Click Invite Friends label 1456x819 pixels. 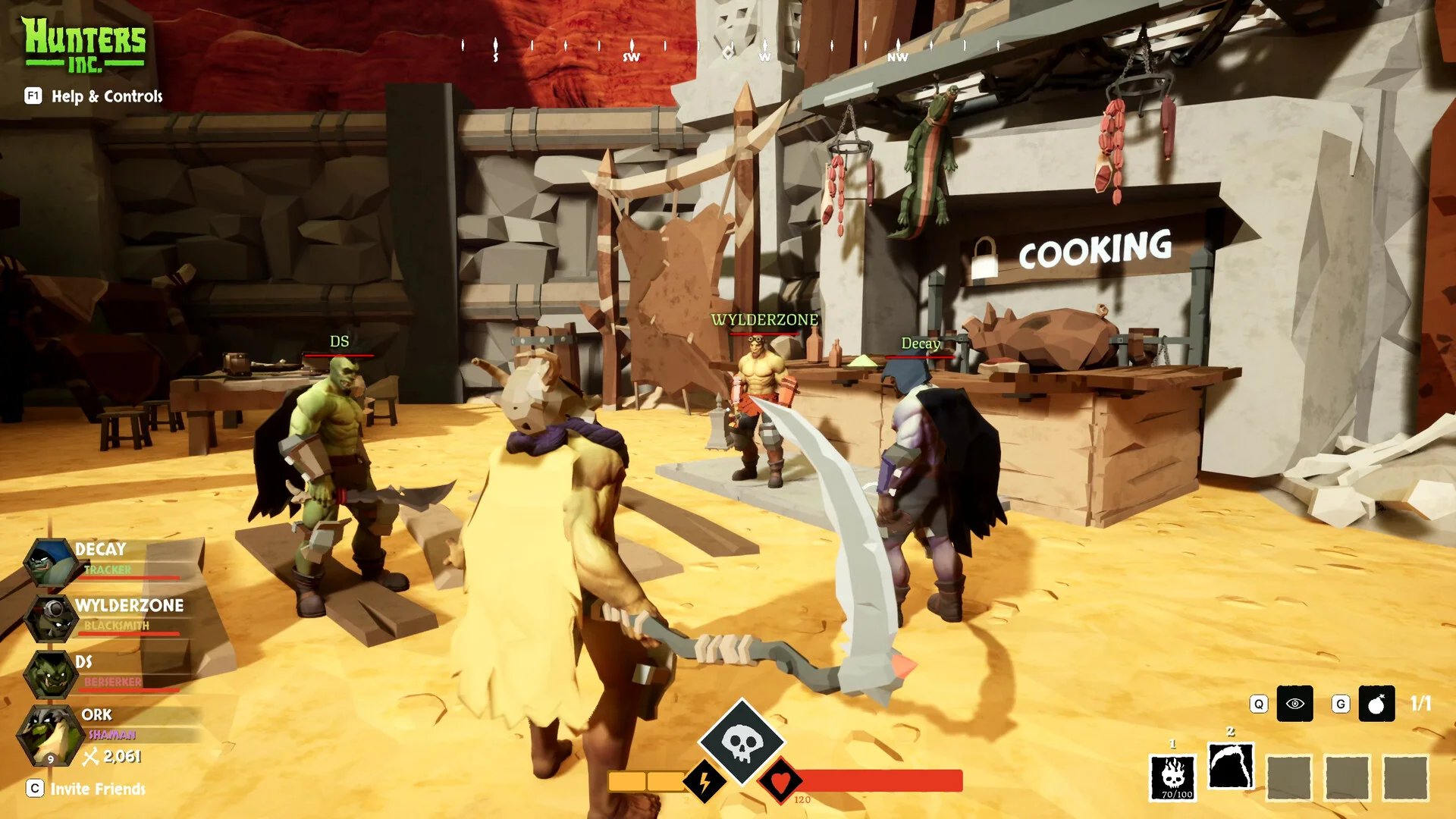tap(97, 789)
